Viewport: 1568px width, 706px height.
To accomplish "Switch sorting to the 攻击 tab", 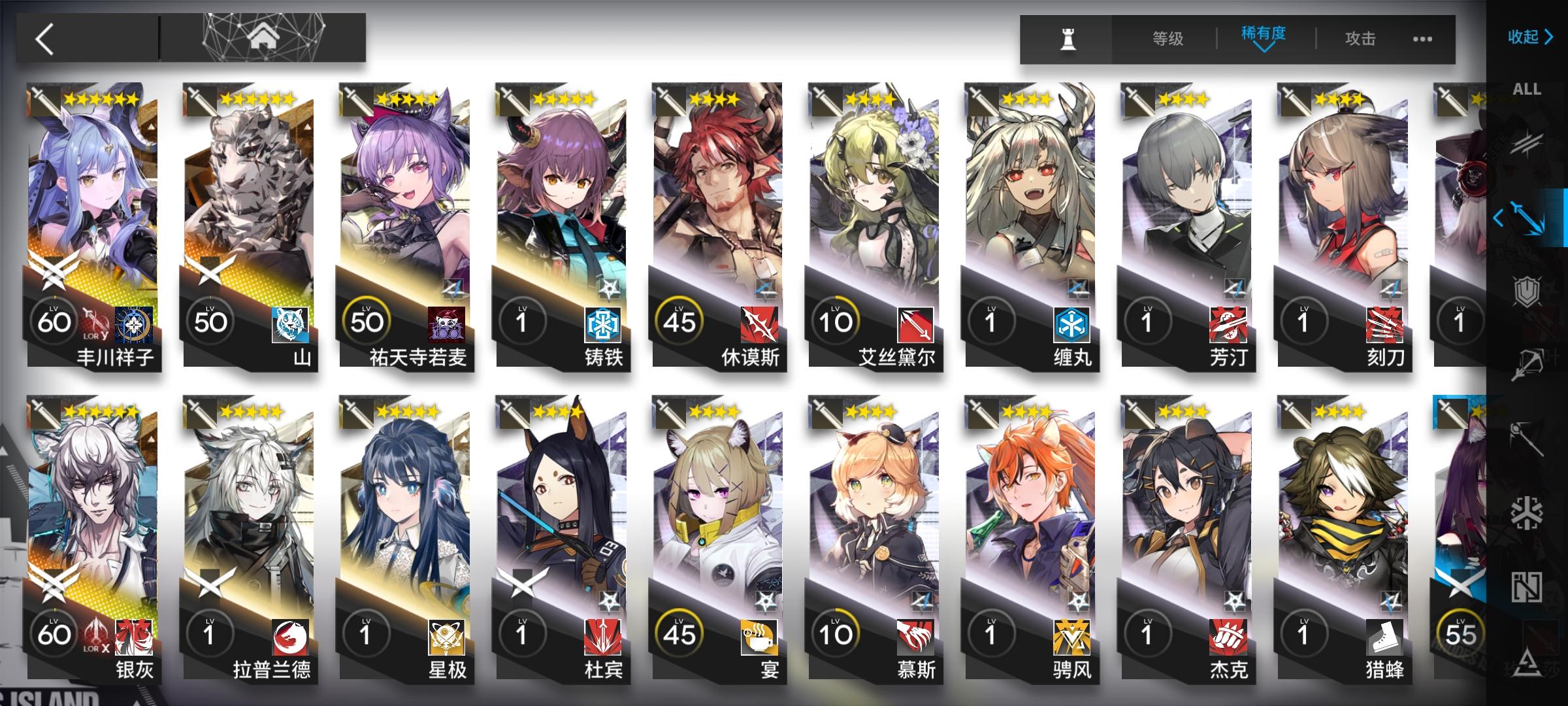I will pyautogui.click(x=1361, y=38).
